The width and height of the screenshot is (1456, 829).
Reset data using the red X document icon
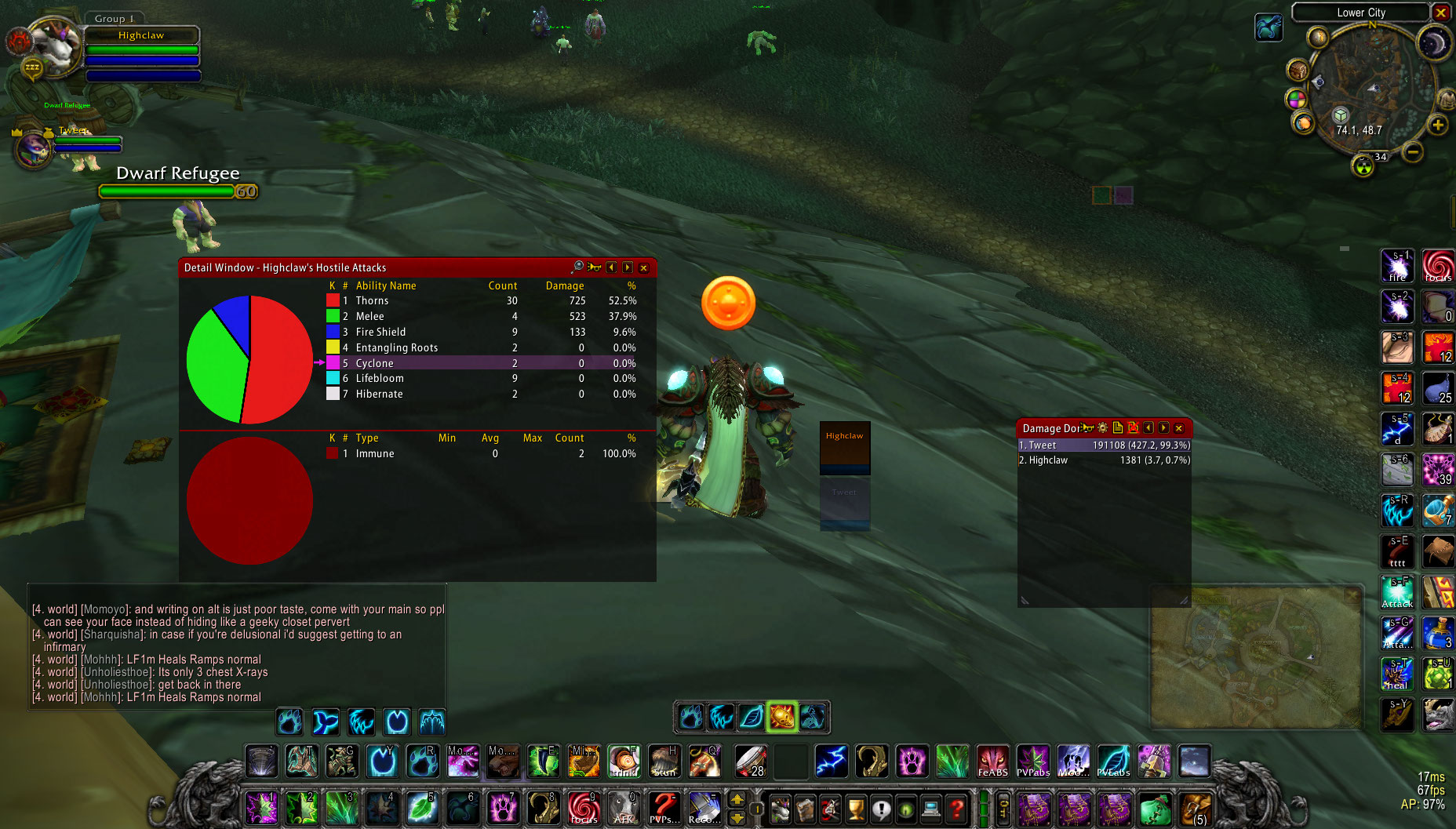1133,428
